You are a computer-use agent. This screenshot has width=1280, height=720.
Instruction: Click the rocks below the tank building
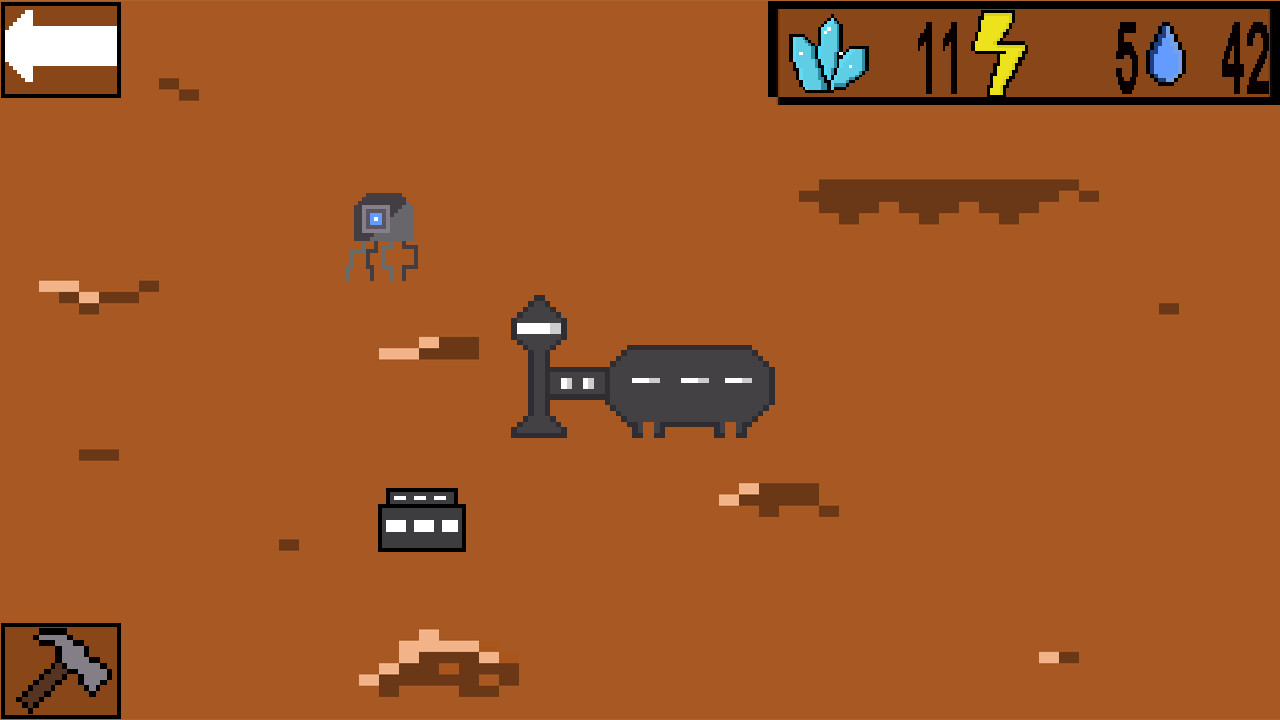(x=780, y=497)
